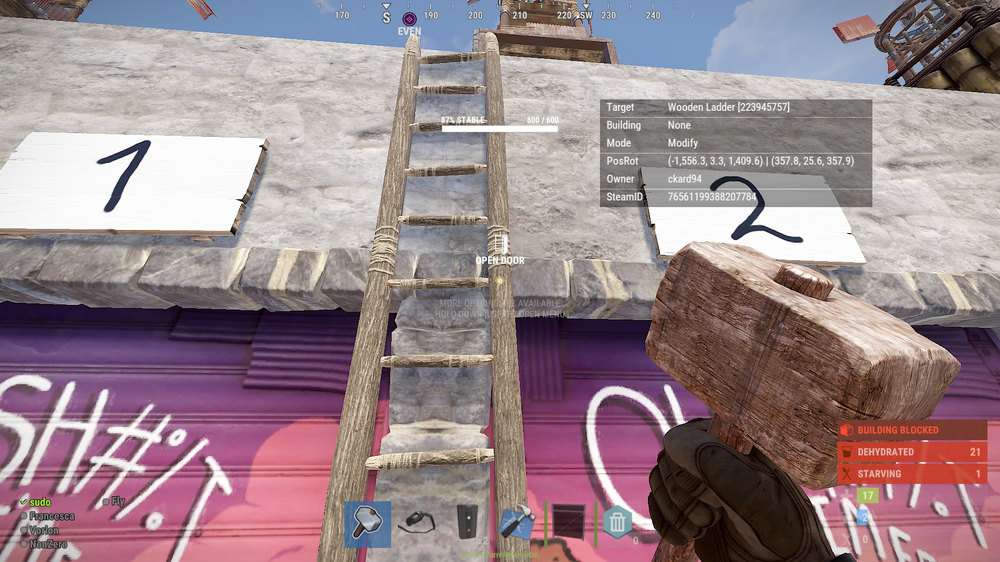This screenshot has width=1000, height=562.
Task: Choose Vorlon from the team list
Action: point(45,530)
